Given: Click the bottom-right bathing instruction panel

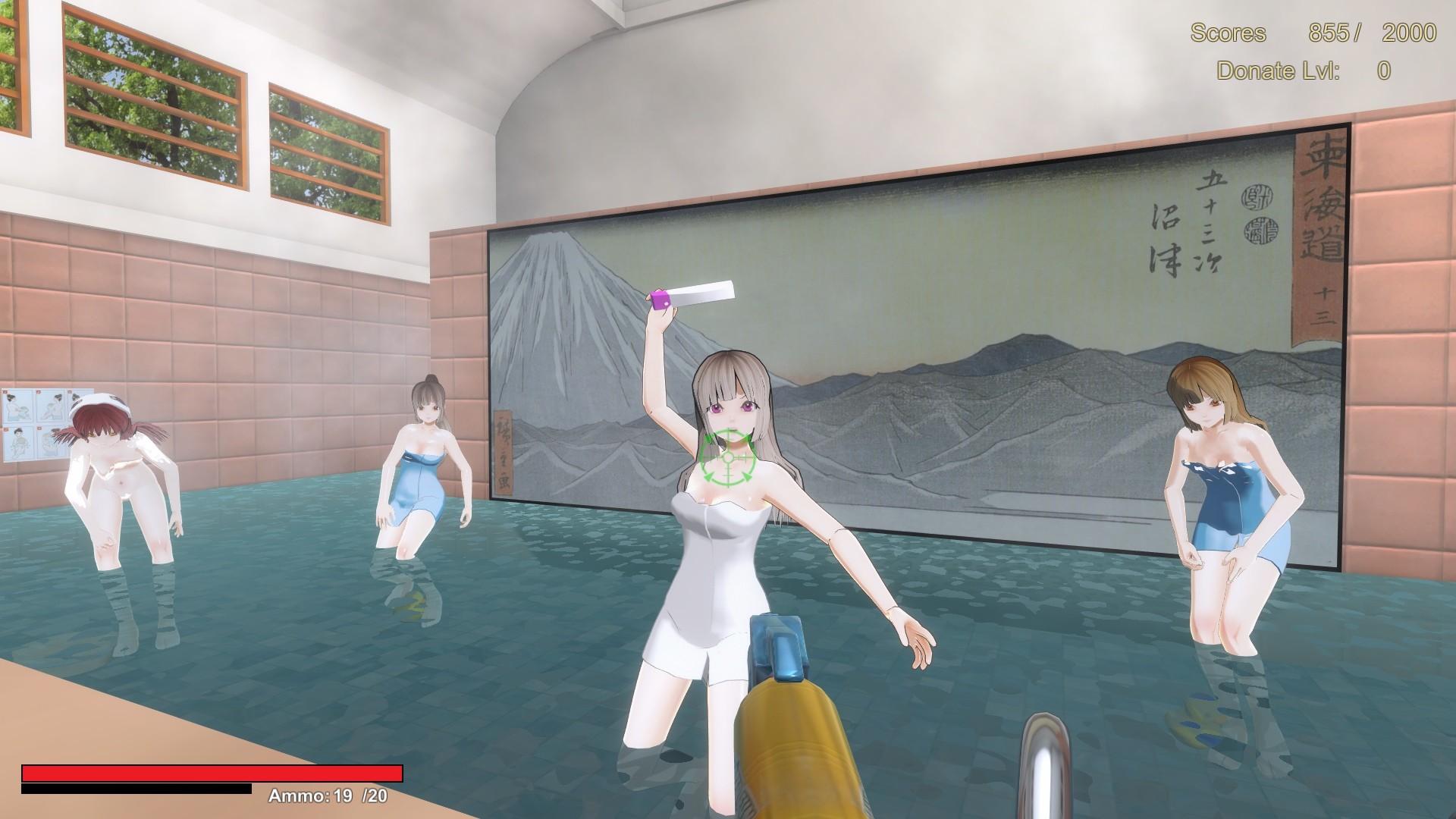Looking at the screenshot, I should 52,441.
